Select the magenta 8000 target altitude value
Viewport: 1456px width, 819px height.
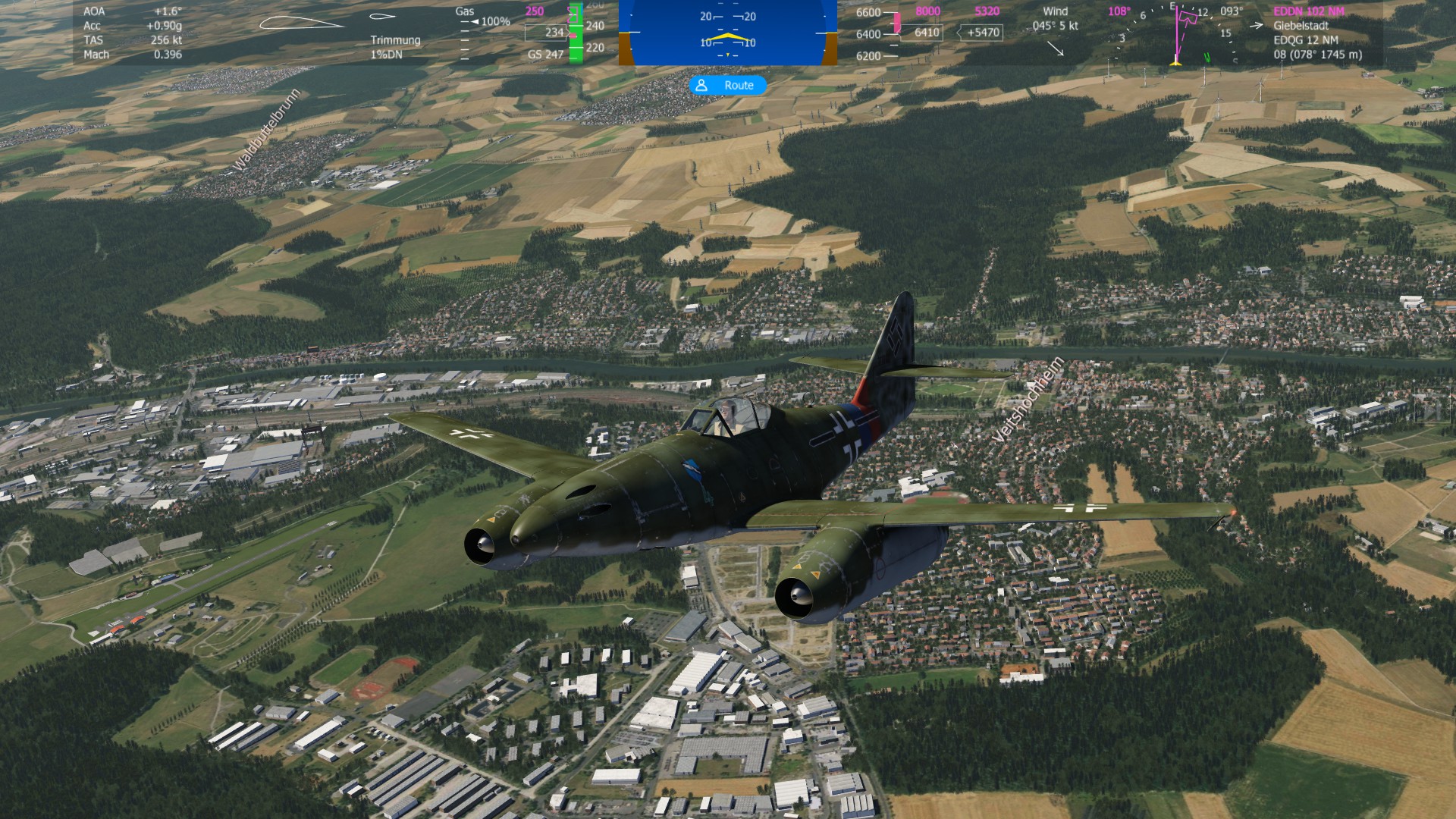pyautogui.click(x=927, y=11)
